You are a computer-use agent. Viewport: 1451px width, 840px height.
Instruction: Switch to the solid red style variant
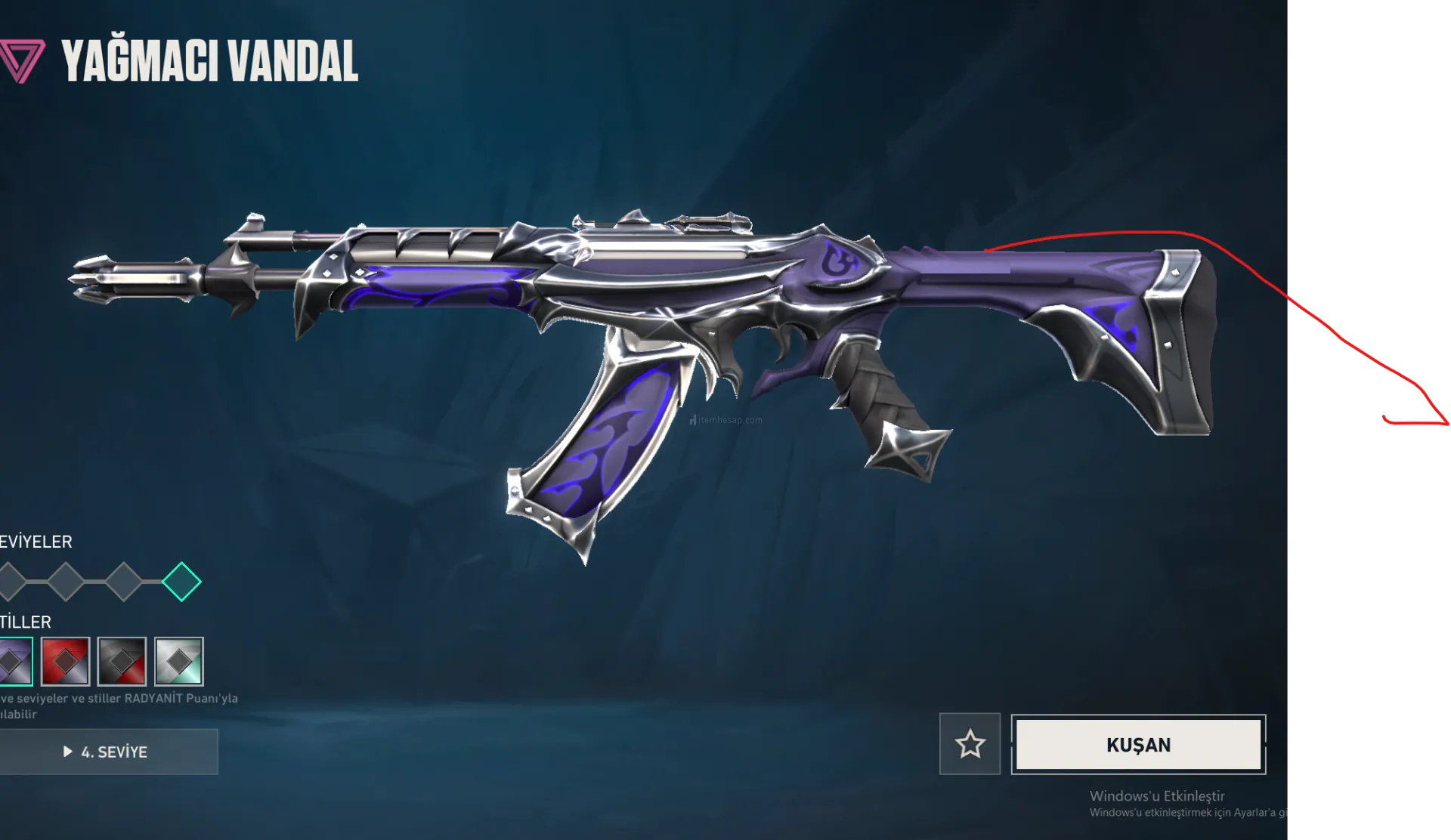pos(66,661)
